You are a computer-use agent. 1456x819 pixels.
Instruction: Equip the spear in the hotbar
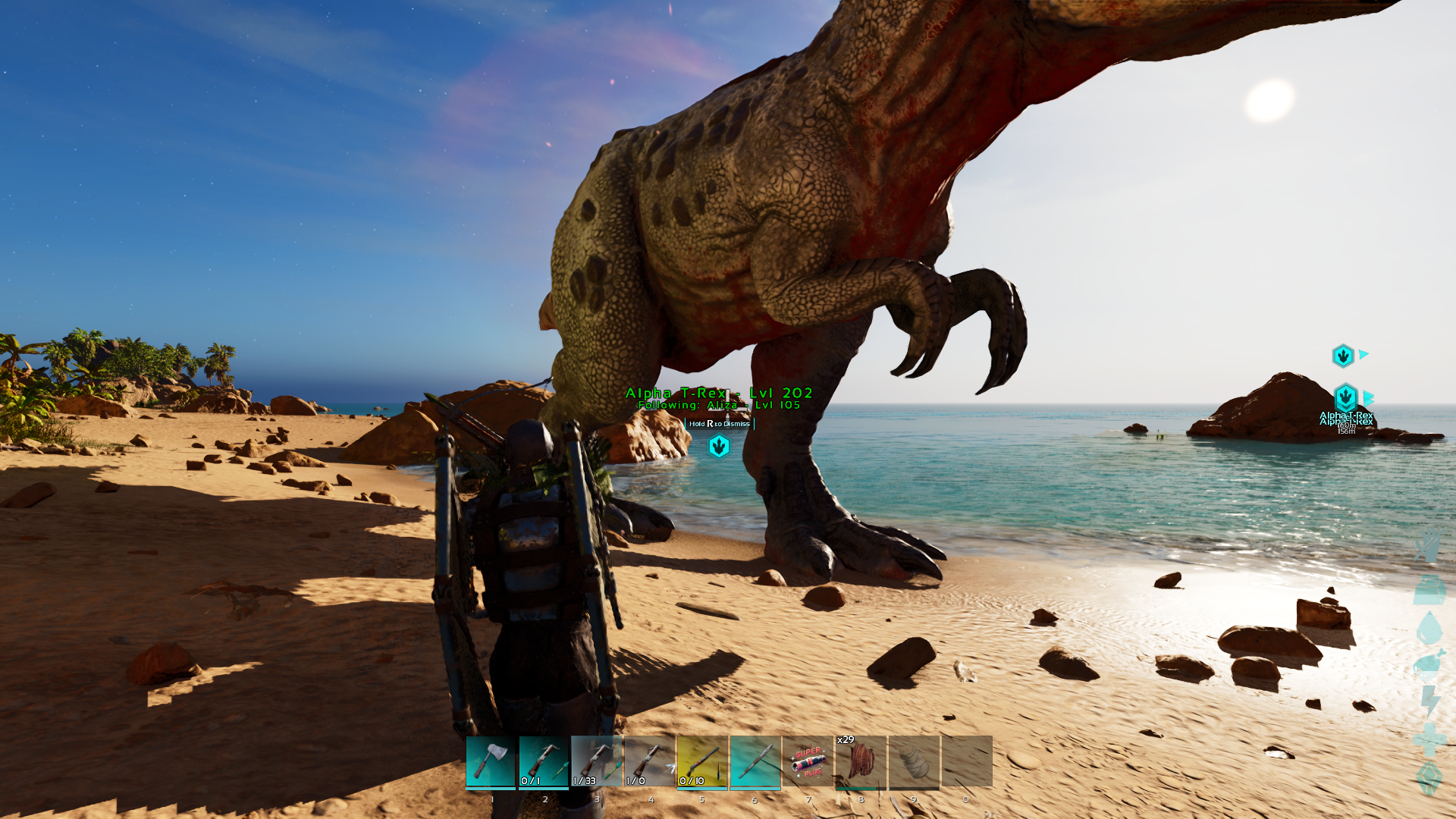point(755,761)
